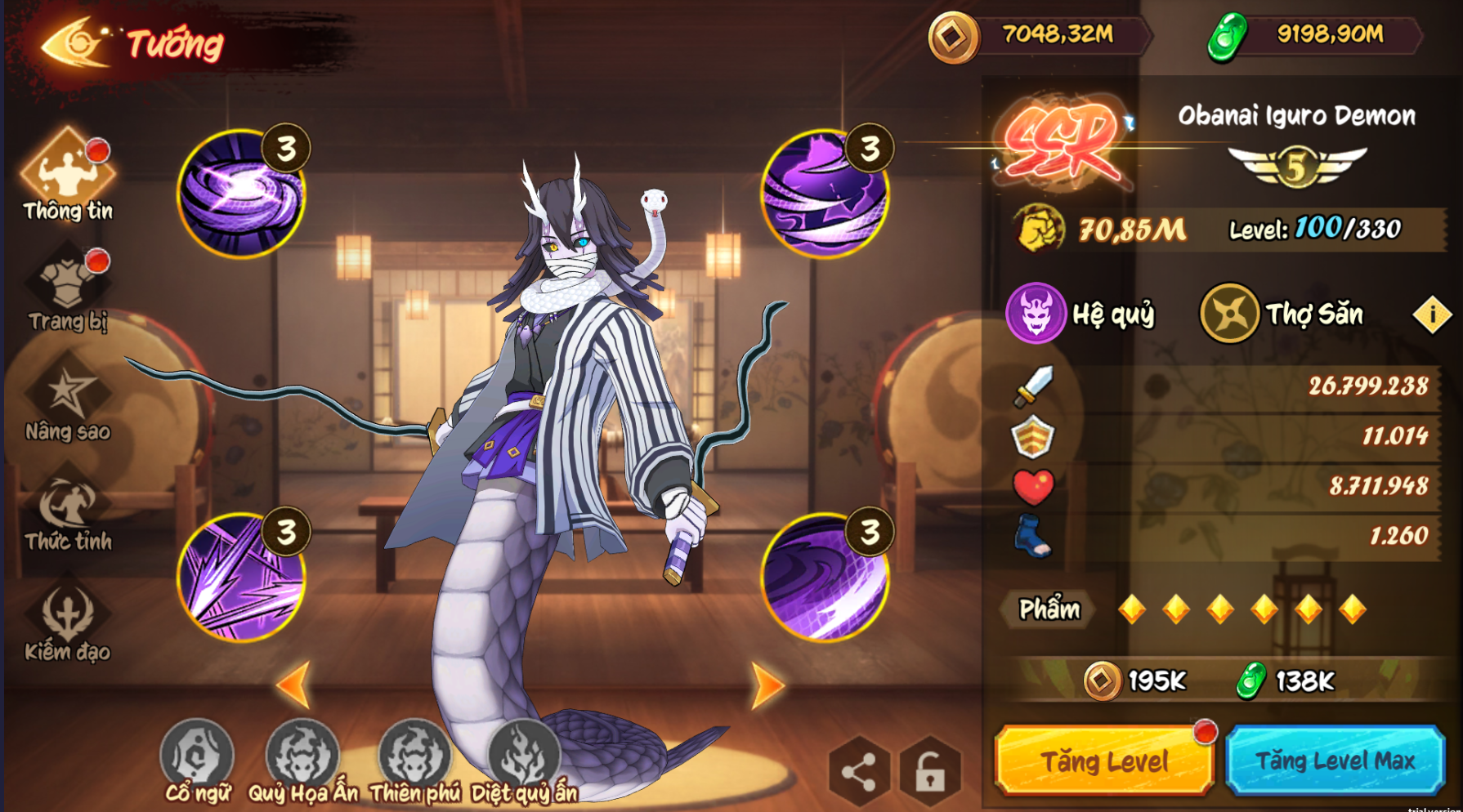This screenshot has width=1463, height=812.
Task: Go back using the orange Tướng arrow
Action: click(x=75, y=42)
